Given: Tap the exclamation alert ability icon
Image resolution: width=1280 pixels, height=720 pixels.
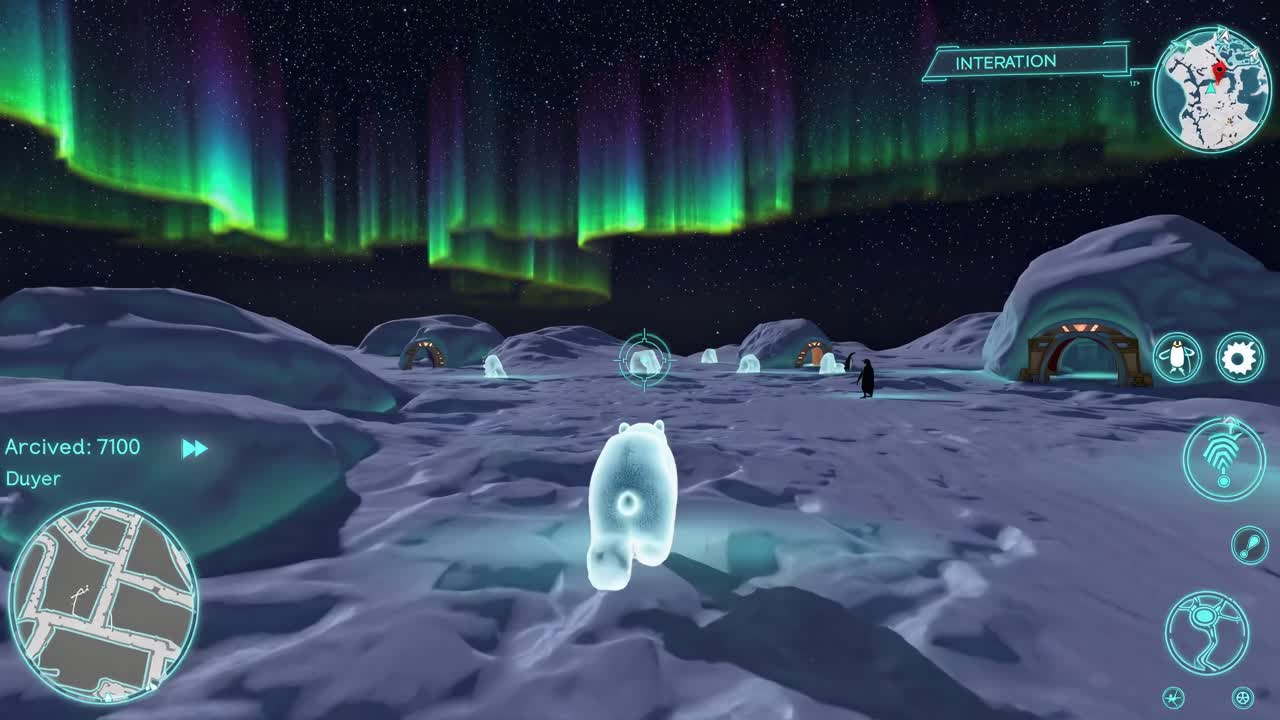Looking at the screenshot, I should click(x=1249, y=544).
